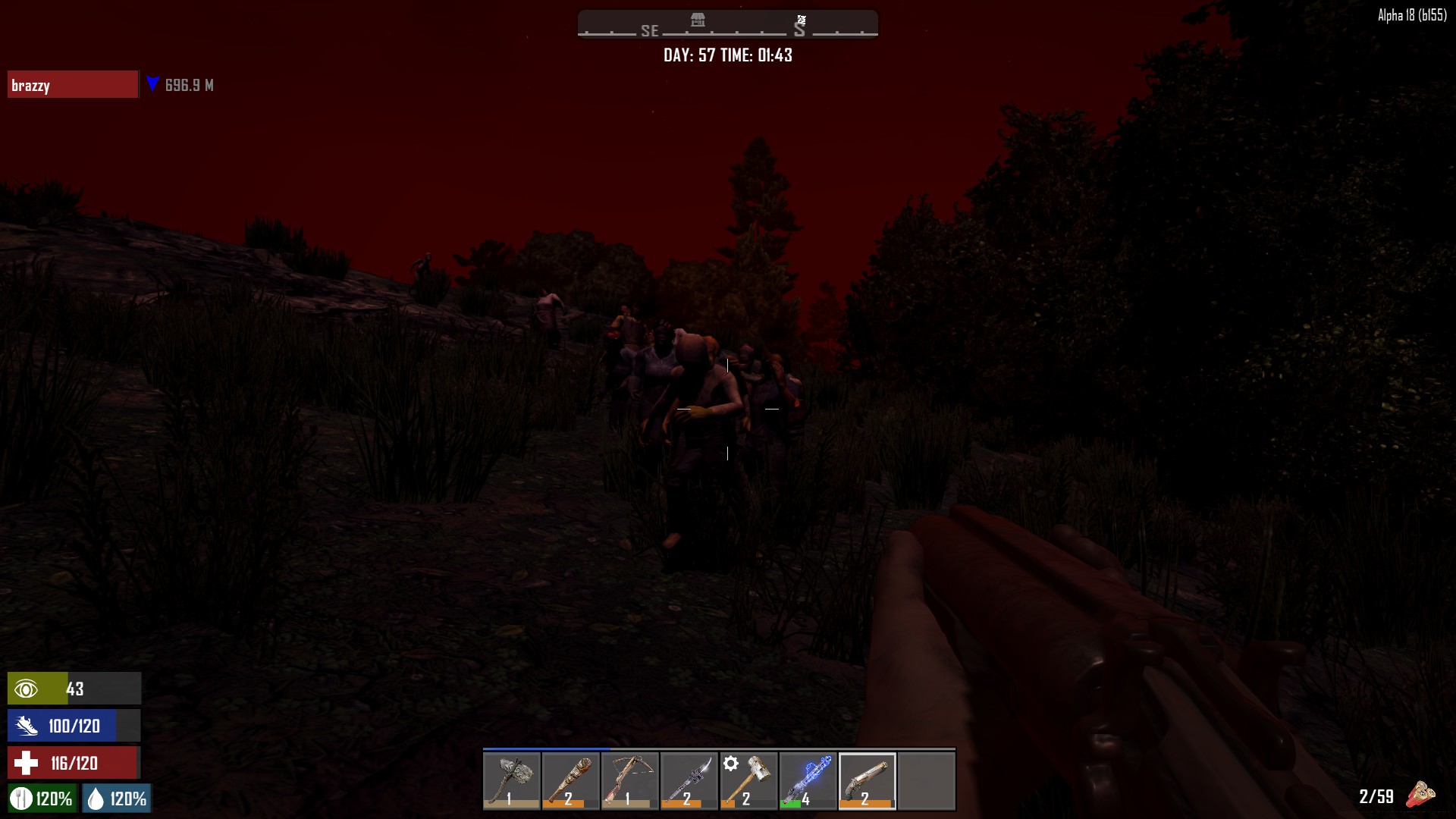Switch to the bladed spear slot
This screenshot has width=1456, height=819.
tap(689, 781)
